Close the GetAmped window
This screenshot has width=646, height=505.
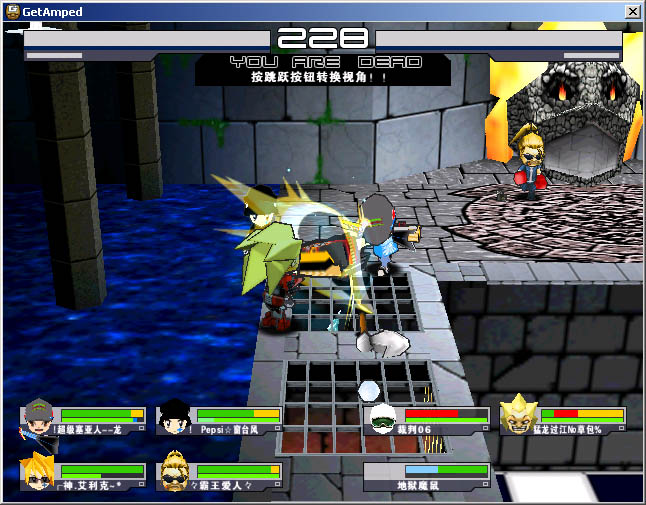(632, 11)
